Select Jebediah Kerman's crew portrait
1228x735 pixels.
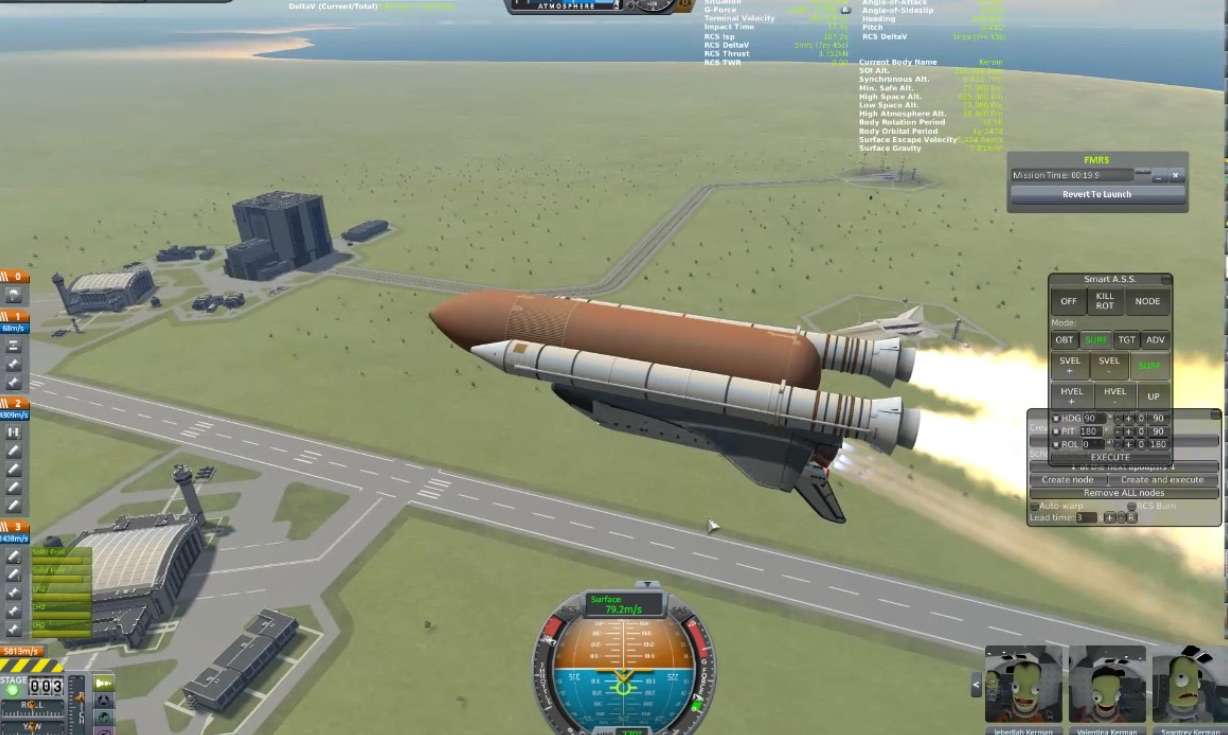pos(1023,684)
